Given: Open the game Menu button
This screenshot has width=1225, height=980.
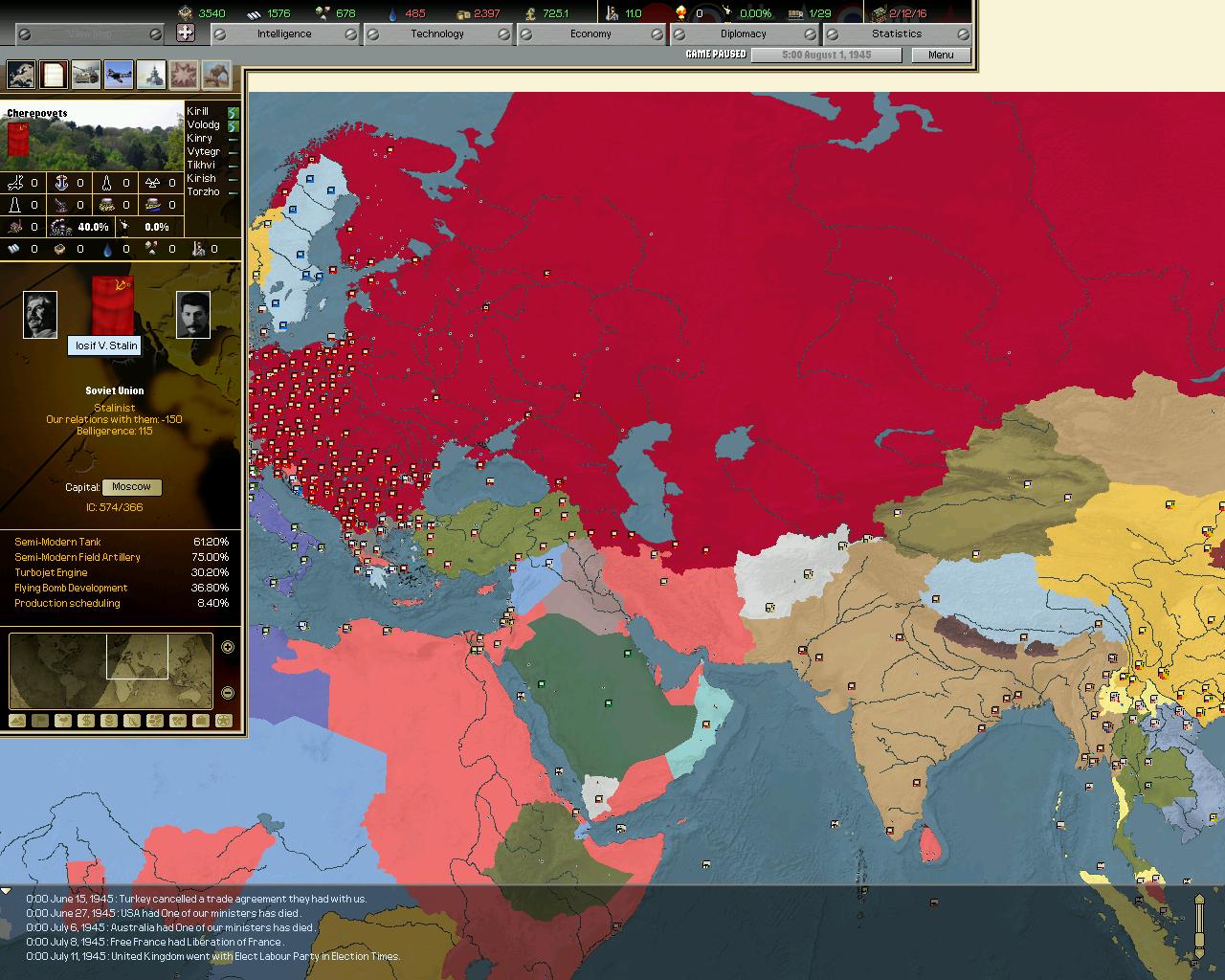Looking at the screenshot, I should pyautogui.click(x=940, y=55).
